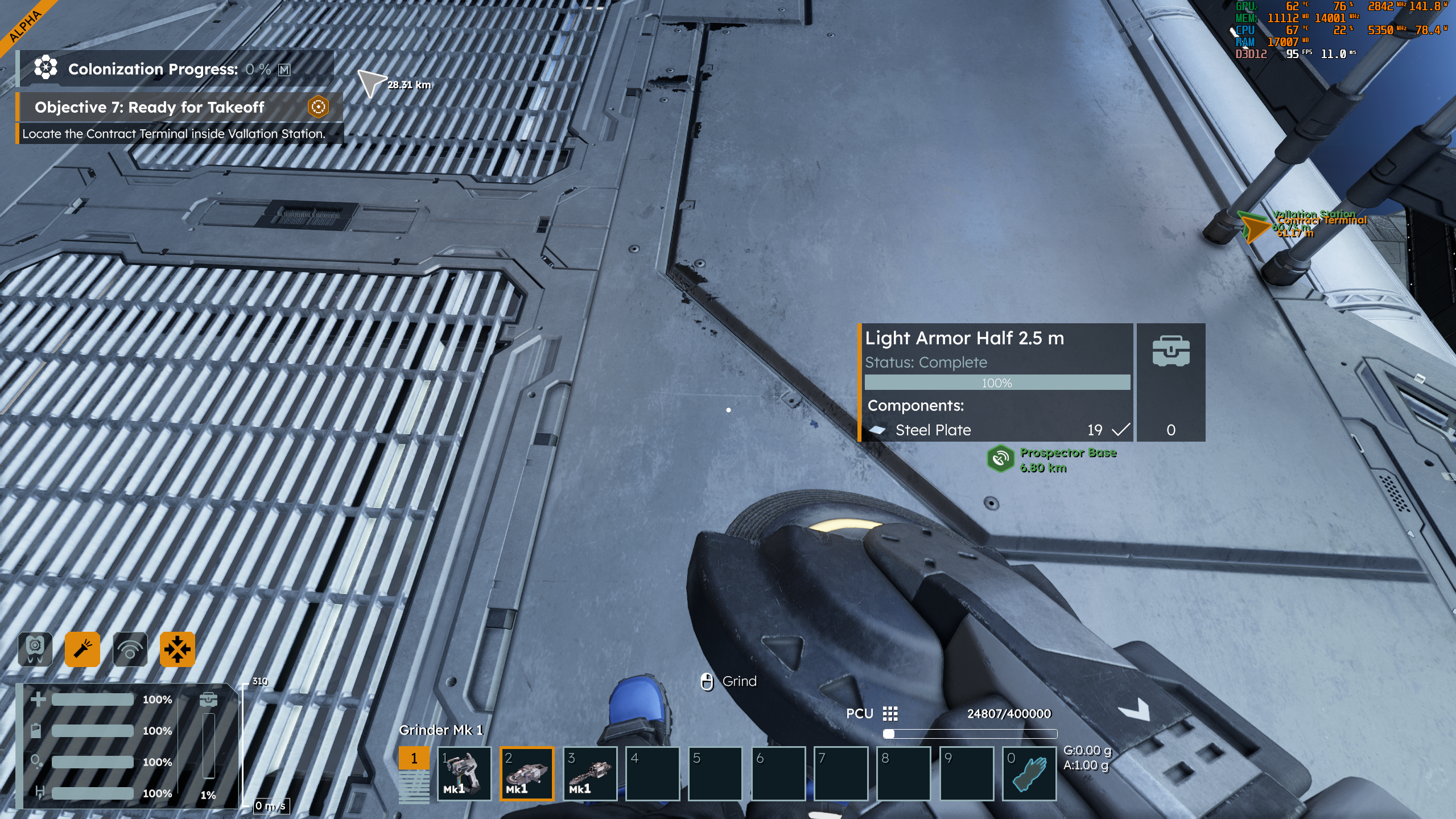Select the Grinder Mk1 hotbar slot
Viewport: 1456px width, 819px height.
coord(527,773)
